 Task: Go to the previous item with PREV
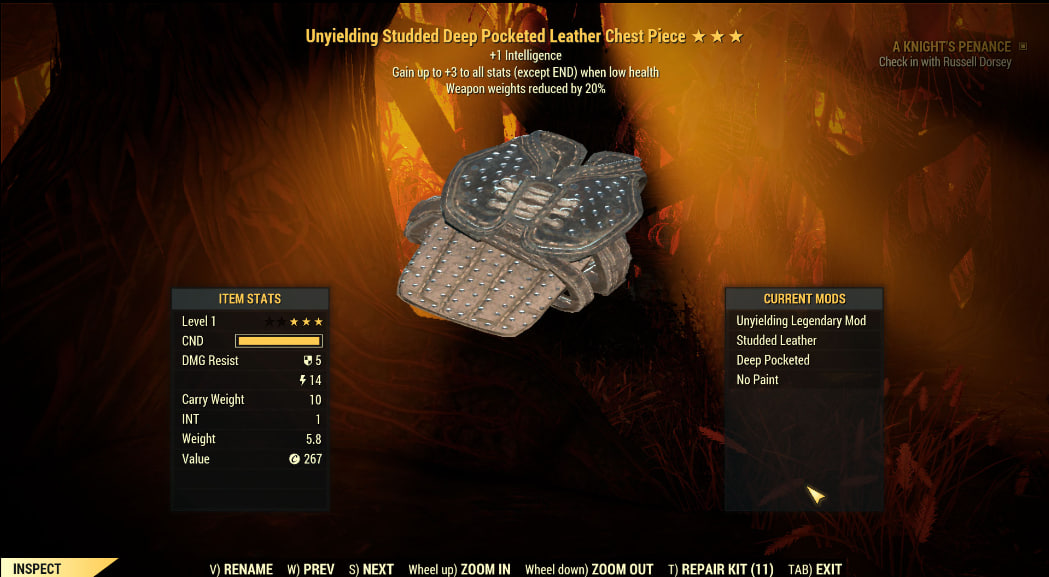[311, 569]
